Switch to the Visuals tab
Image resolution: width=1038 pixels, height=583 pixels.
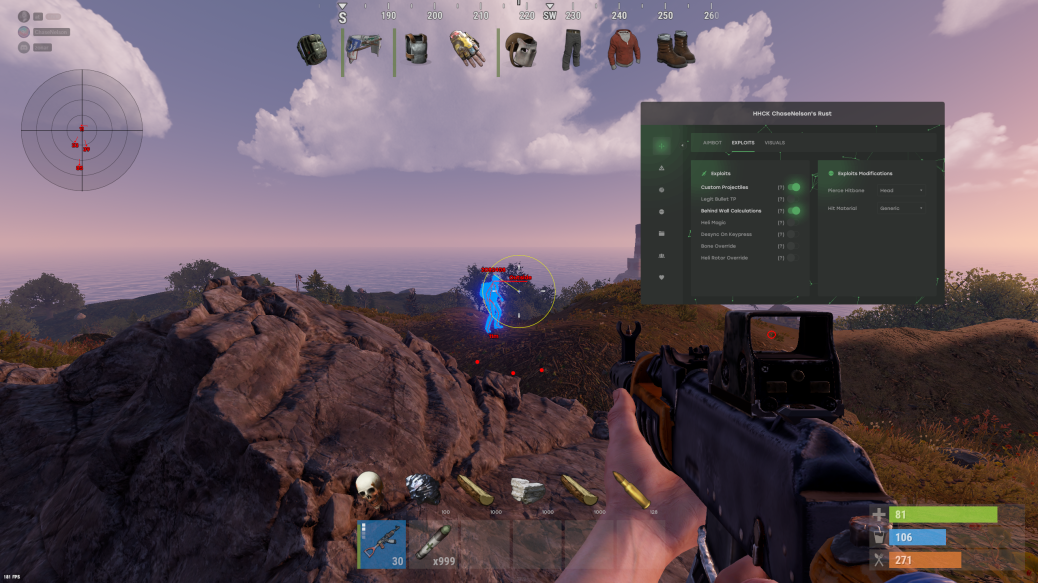[775, 143]
